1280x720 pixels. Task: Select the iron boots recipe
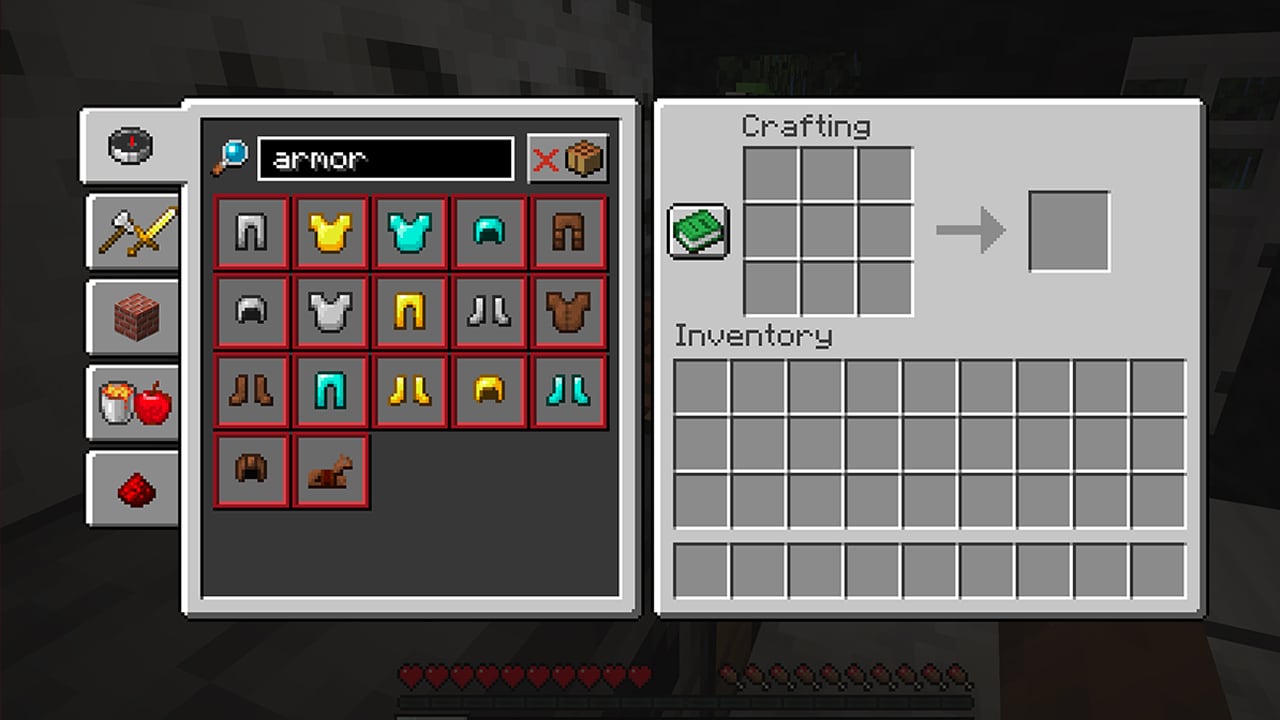click(x=489, y=312)
